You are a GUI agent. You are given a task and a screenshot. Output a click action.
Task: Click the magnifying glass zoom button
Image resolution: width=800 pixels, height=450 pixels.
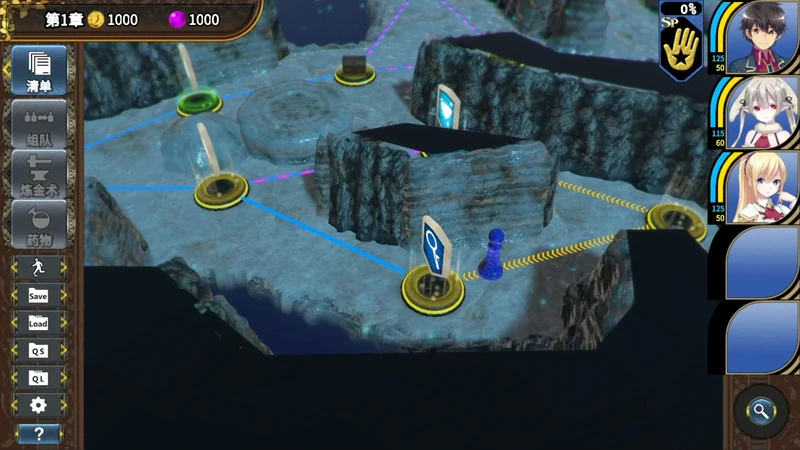(x=761, y=410)
